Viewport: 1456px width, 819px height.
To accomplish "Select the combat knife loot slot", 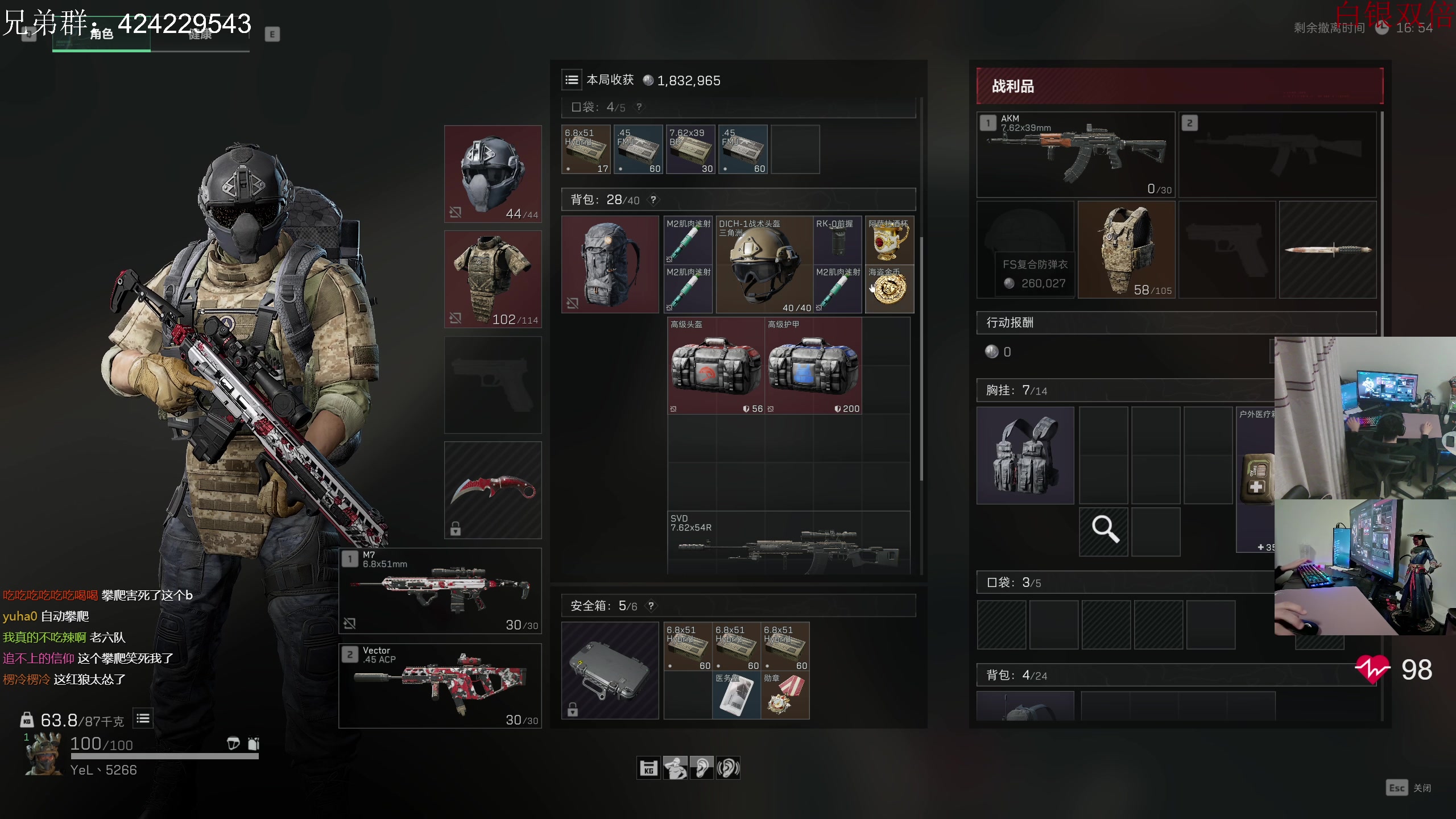I will [x=1327, y=249].
